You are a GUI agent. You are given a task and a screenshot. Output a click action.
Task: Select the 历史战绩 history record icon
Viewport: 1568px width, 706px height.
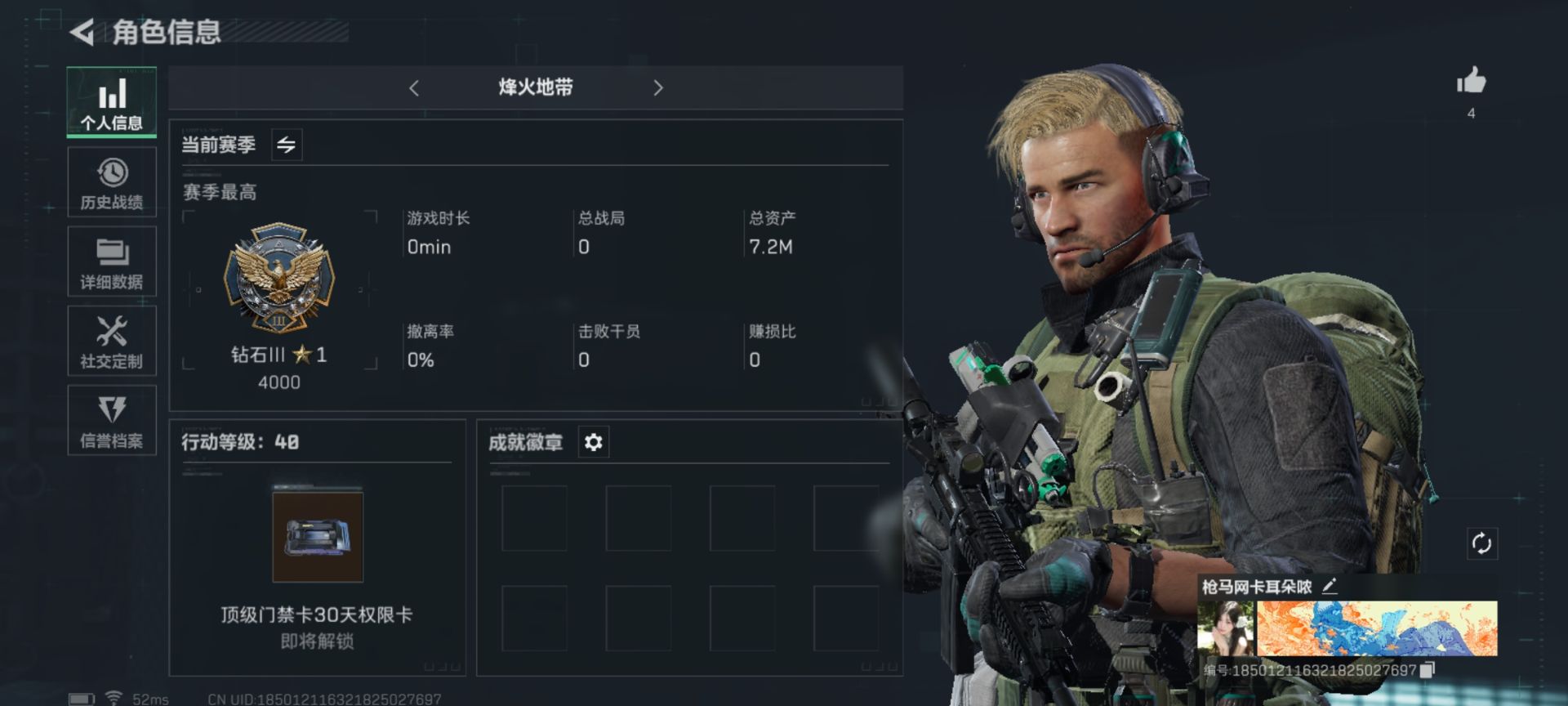click(112, 181)
